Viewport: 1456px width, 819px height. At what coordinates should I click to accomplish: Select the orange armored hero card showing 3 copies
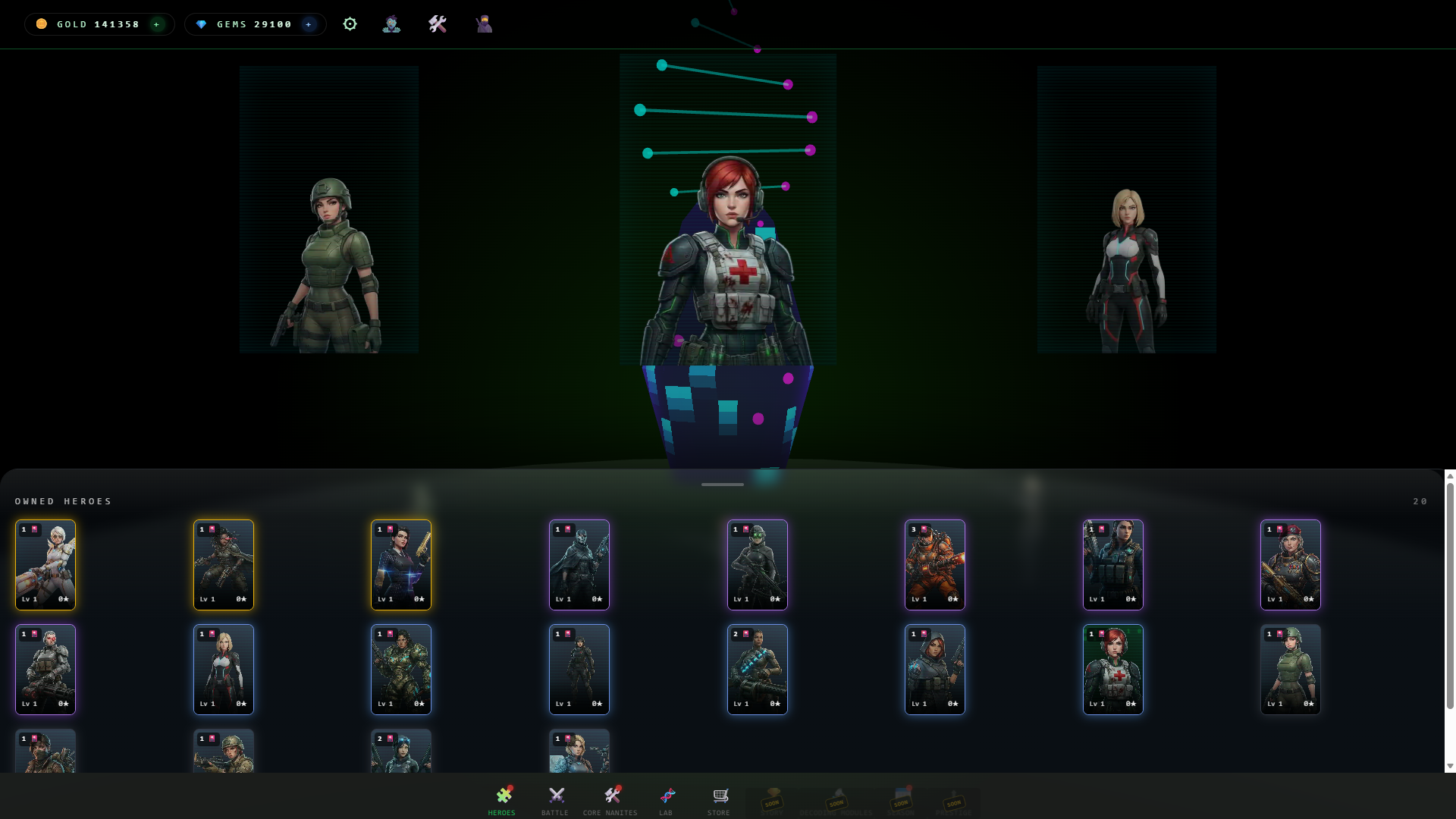935,564
